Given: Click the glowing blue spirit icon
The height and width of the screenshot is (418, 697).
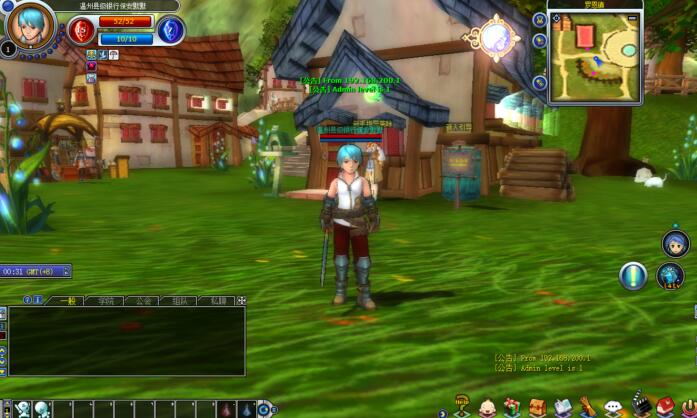Looking at the screenshot, I should [x=670, y=276].
